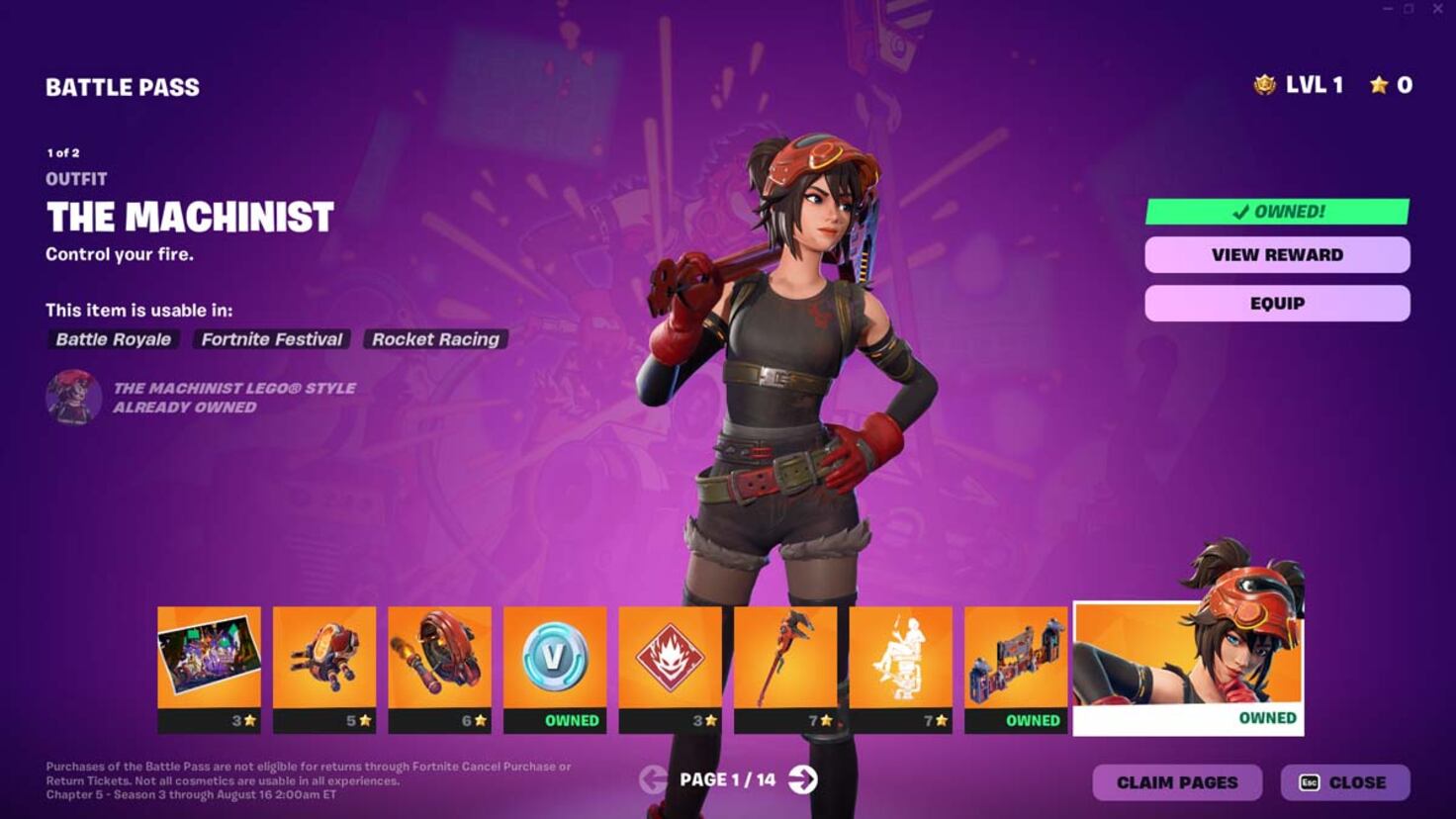Select the goggles back bling reward icon
Image resolution: width=1456 pixels, height=819 pixels.
(439, 661)
